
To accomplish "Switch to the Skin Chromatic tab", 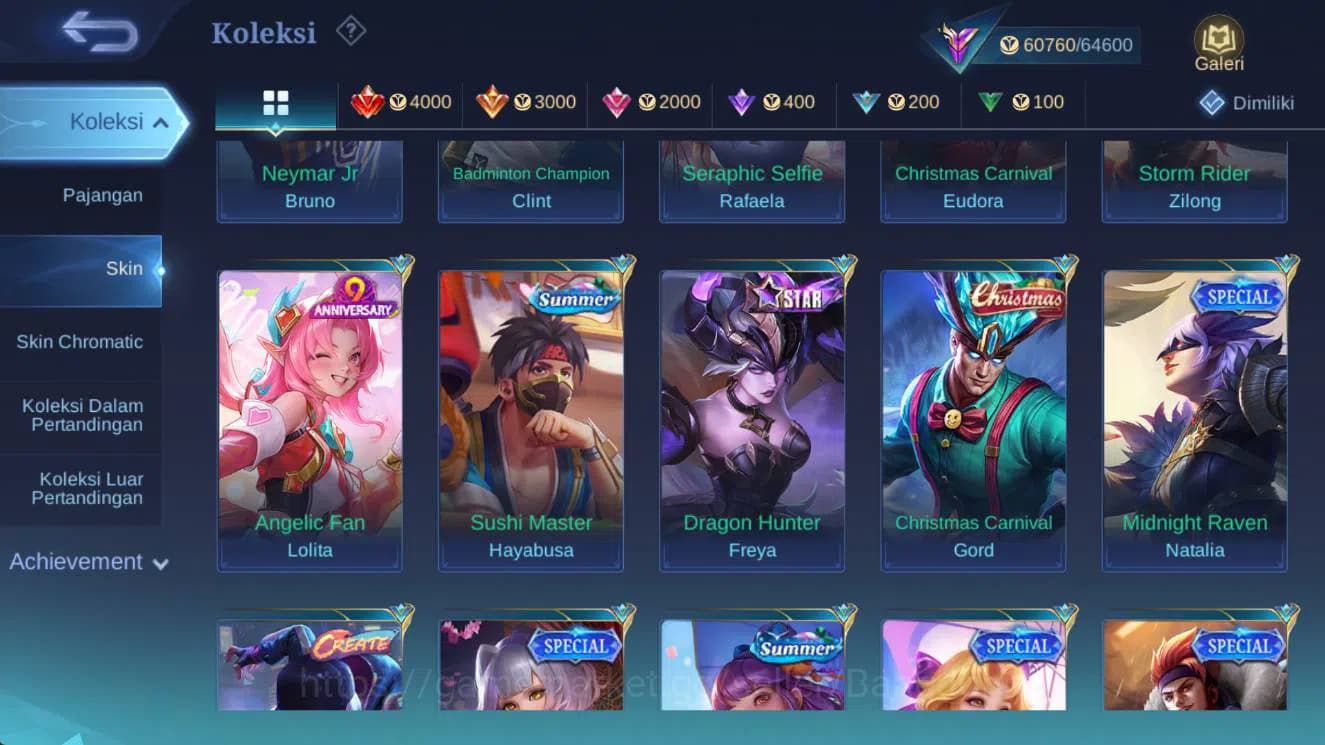I will coord(81,341).
